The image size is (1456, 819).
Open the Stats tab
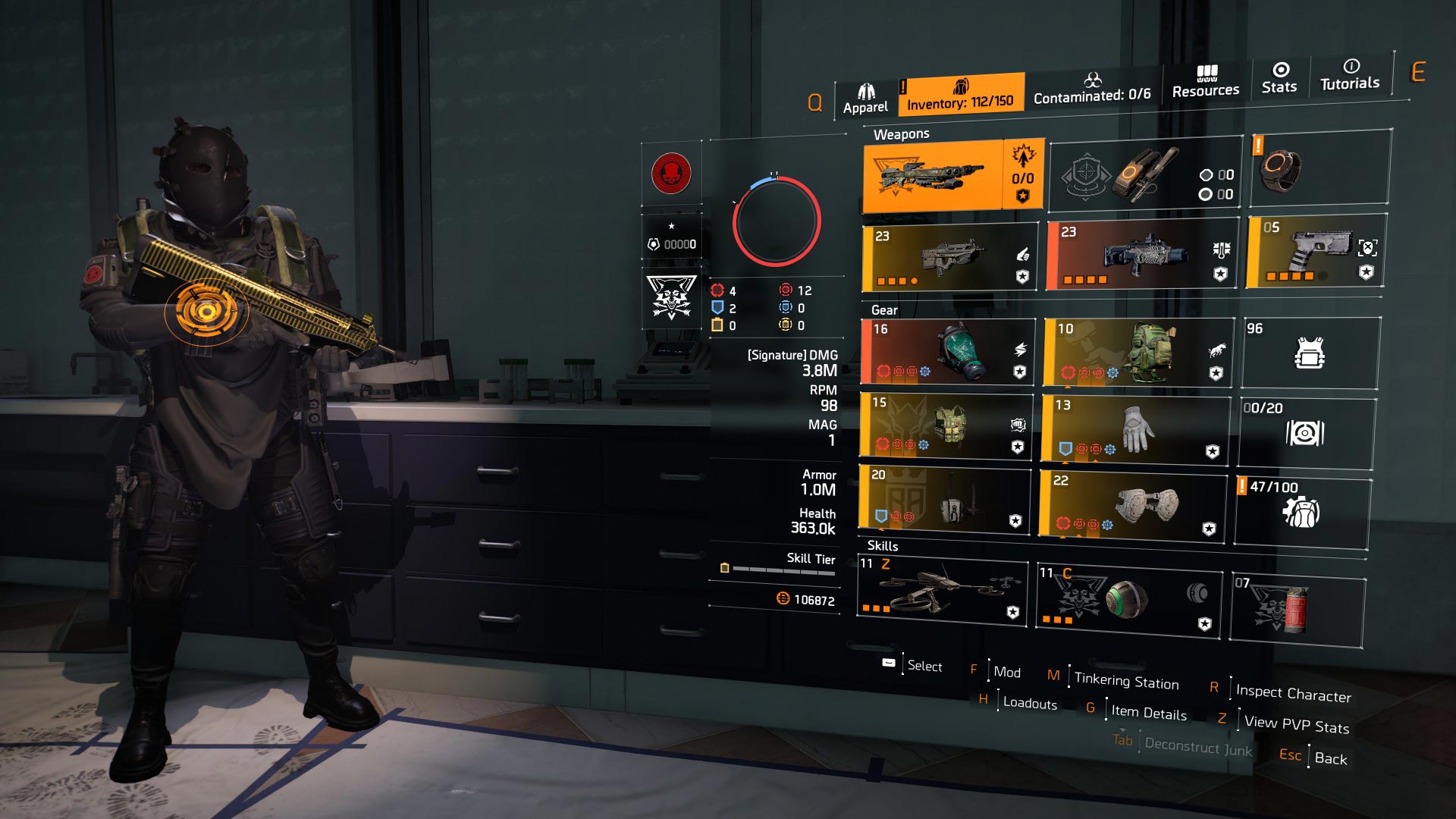1279,78
